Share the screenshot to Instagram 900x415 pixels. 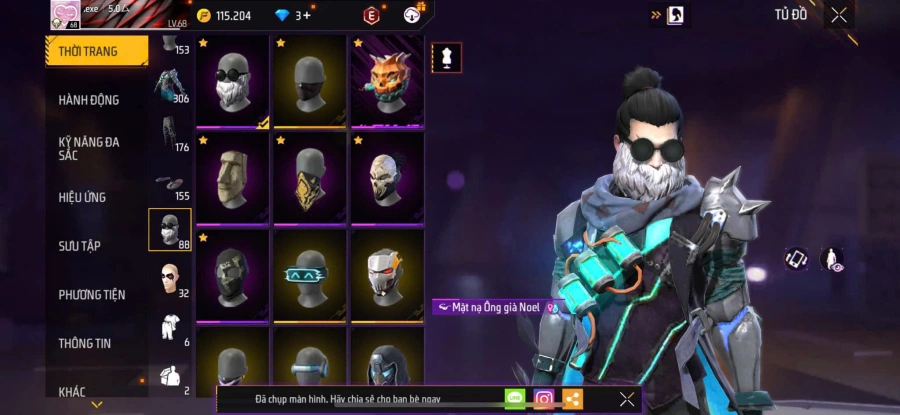pyautogui.click(x=544, y=399)
